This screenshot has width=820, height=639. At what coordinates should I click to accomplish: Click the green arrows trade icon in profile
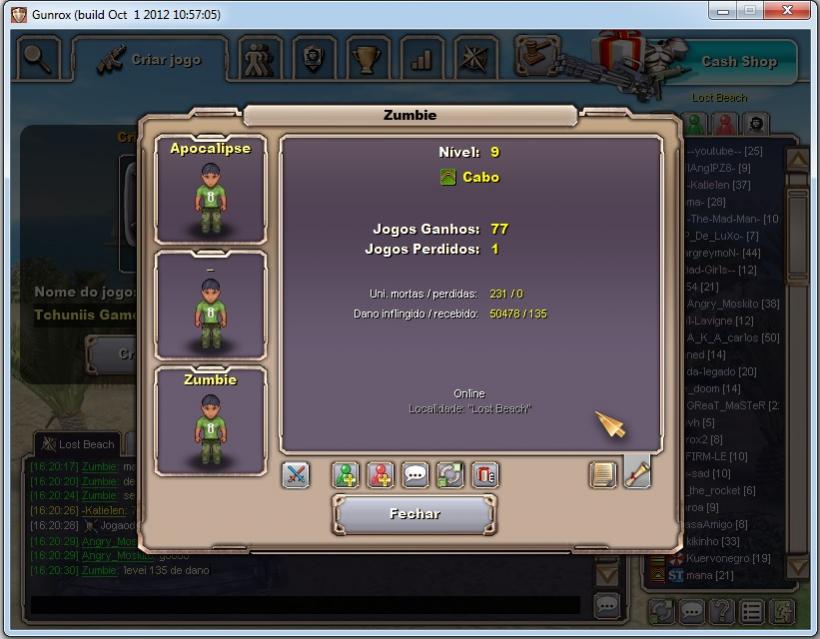[450, 474]
